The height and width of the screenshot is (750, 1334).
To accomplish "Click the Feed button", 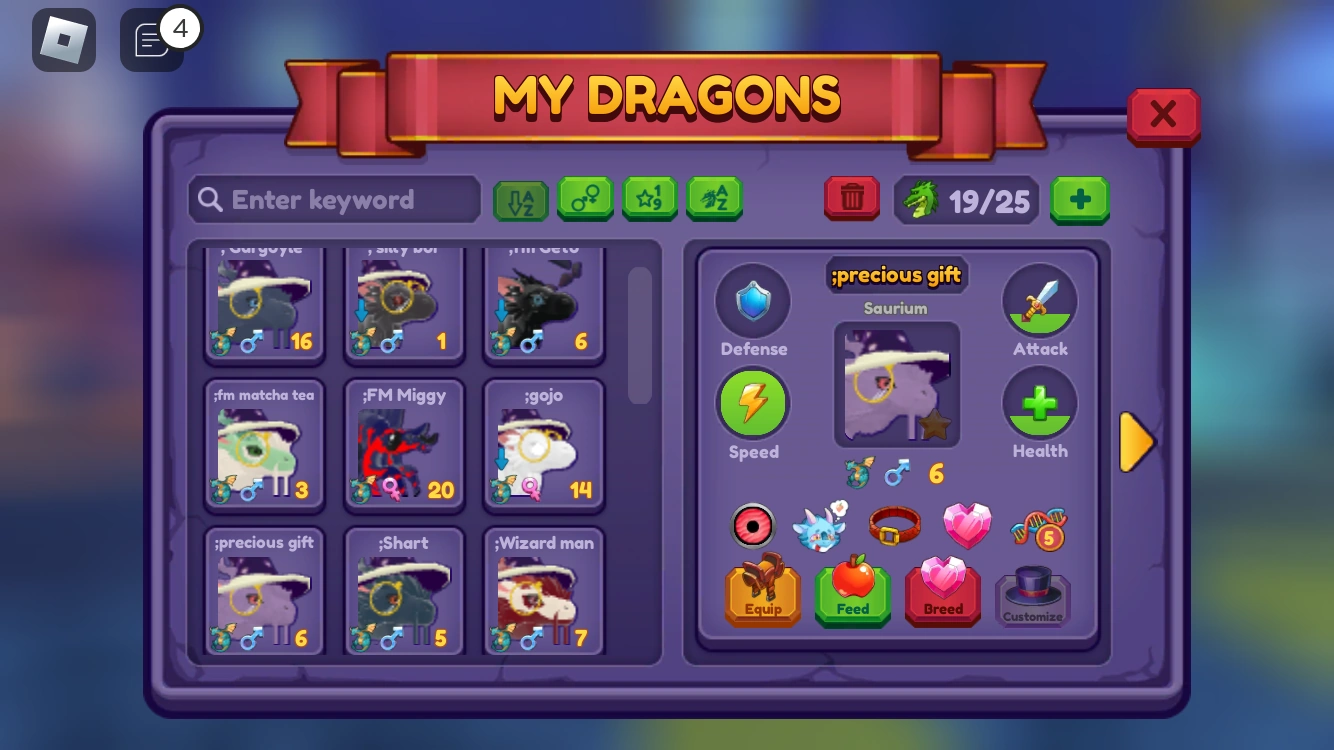I will 852,593.
